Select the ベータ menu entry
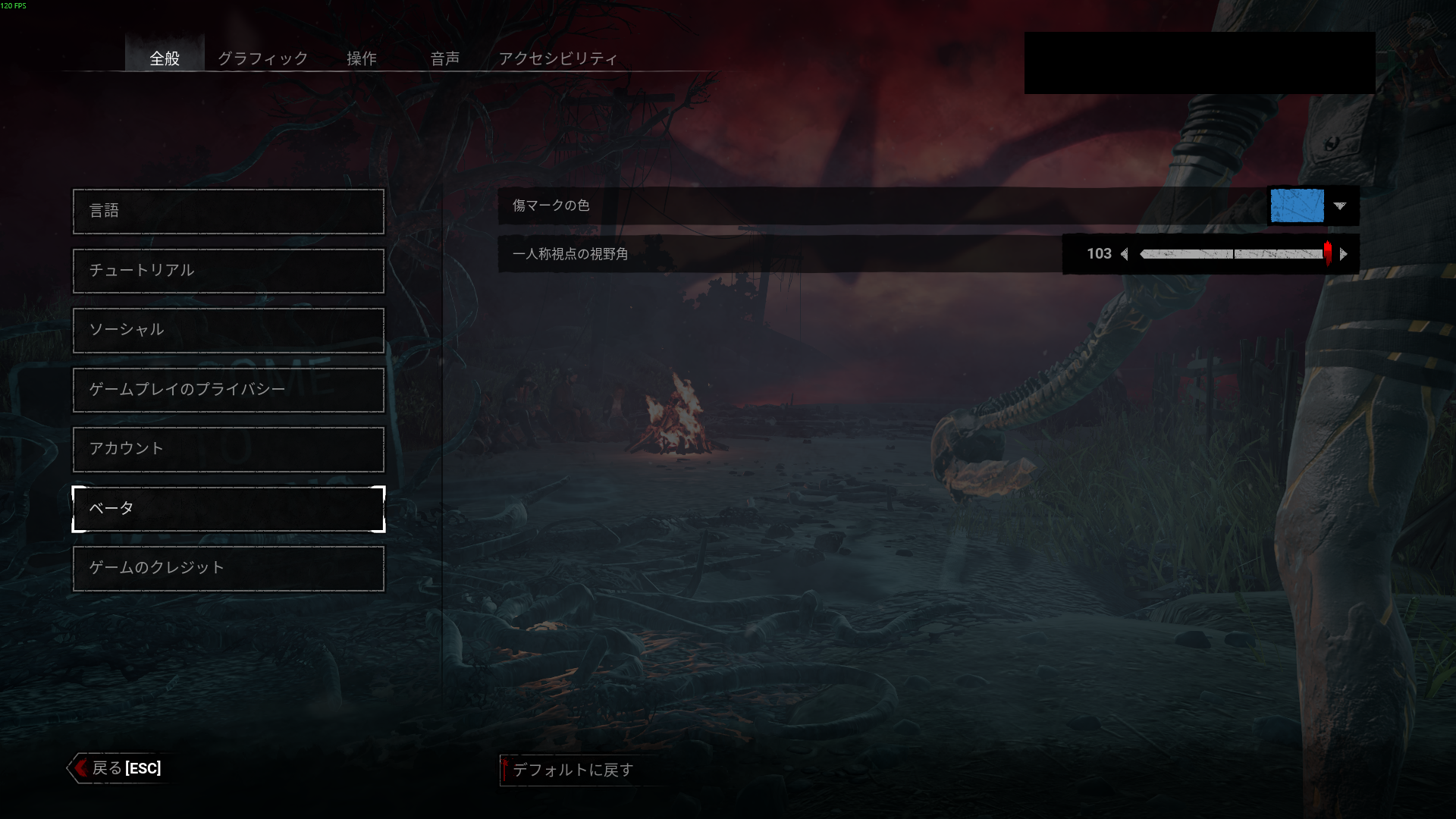Screen dimensions: 1456x819 pos(228,509)
